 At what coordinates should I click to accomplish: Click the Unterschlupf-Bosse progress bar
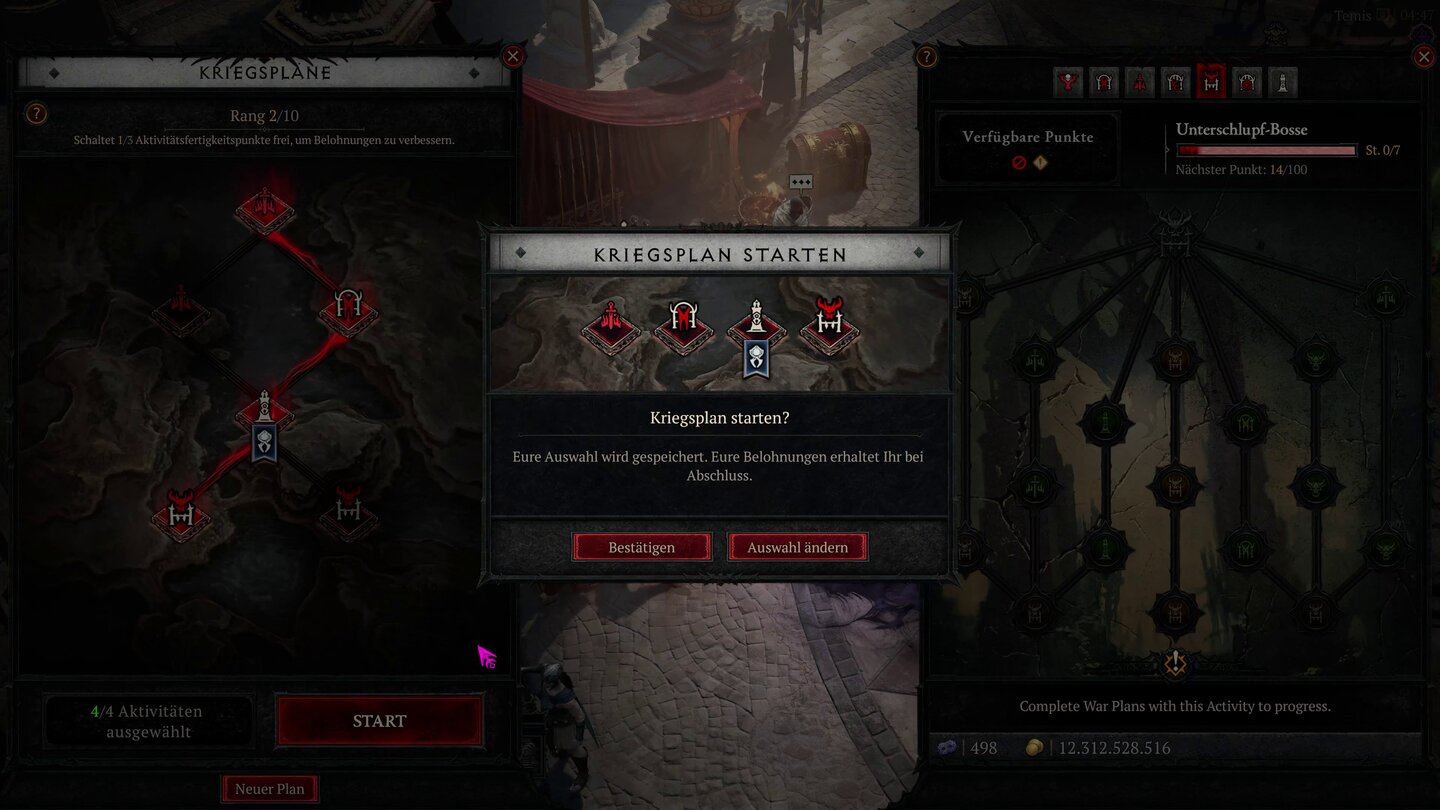1266,149
